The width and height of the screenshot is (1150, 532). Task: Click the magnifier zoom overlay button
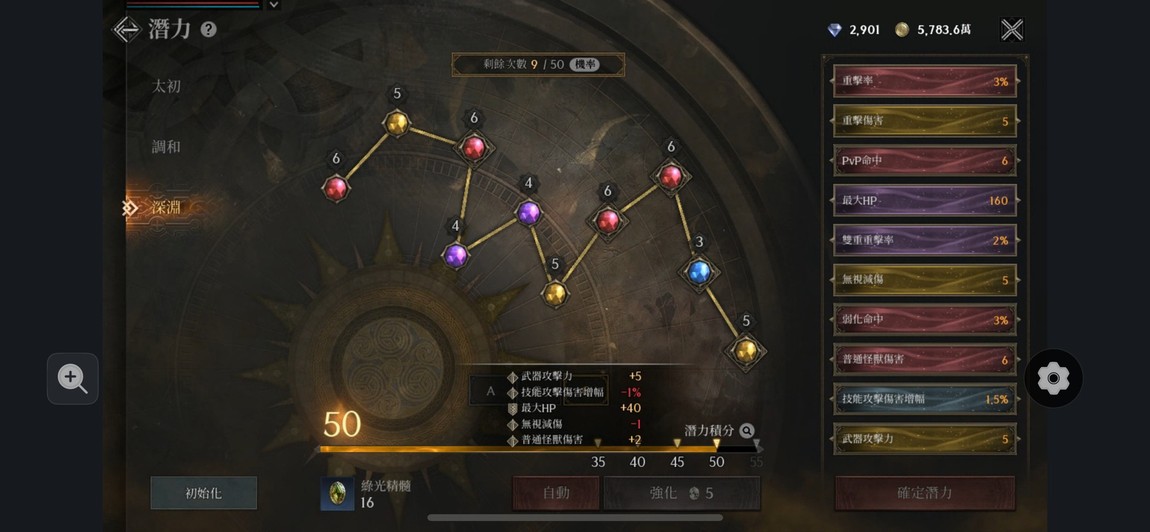click(x=73, y=378)
